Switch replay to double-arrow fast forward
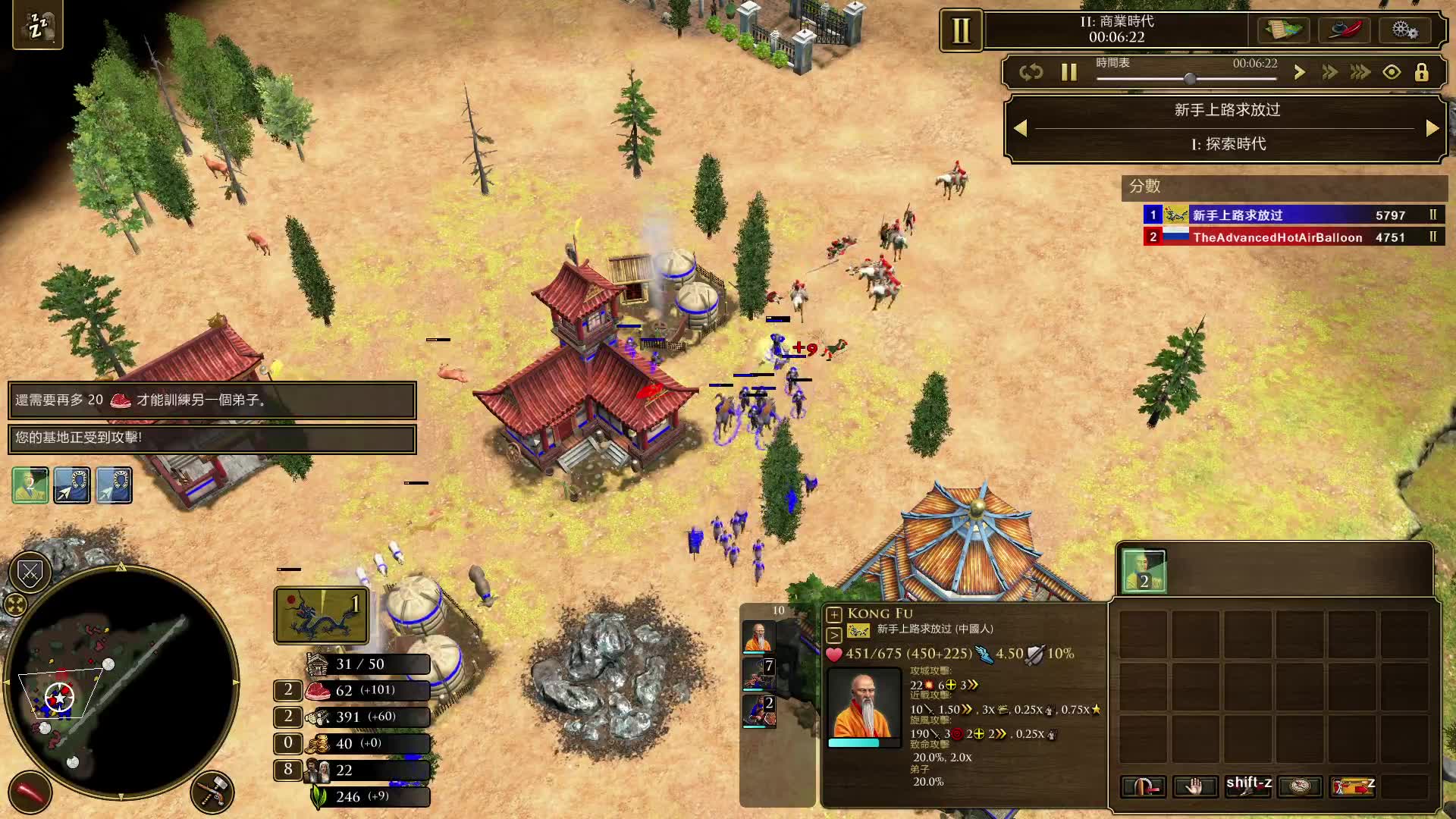This screenshot has width=1456, height=819. (x=1329, y=72)
